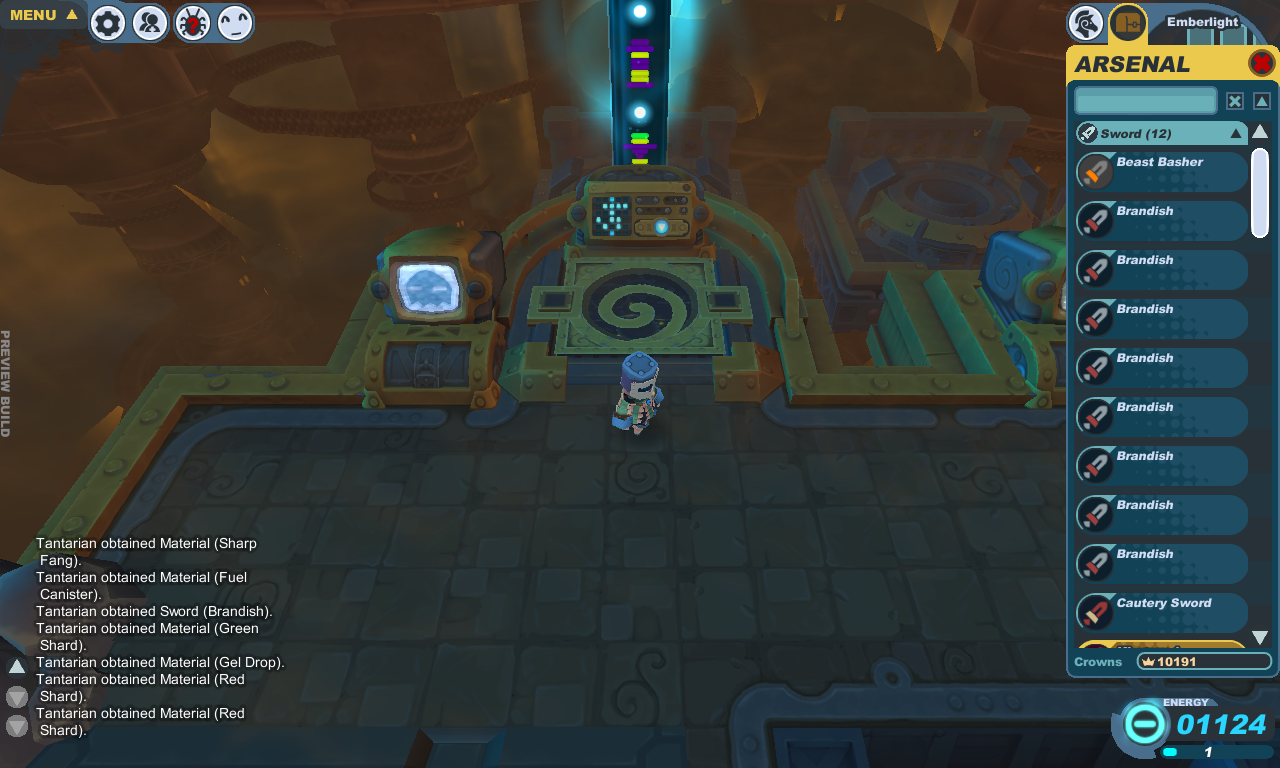Click the Arsenal scrollbar thumb
Viewport: 1280px width, 768px height.
pos(1260,192)
